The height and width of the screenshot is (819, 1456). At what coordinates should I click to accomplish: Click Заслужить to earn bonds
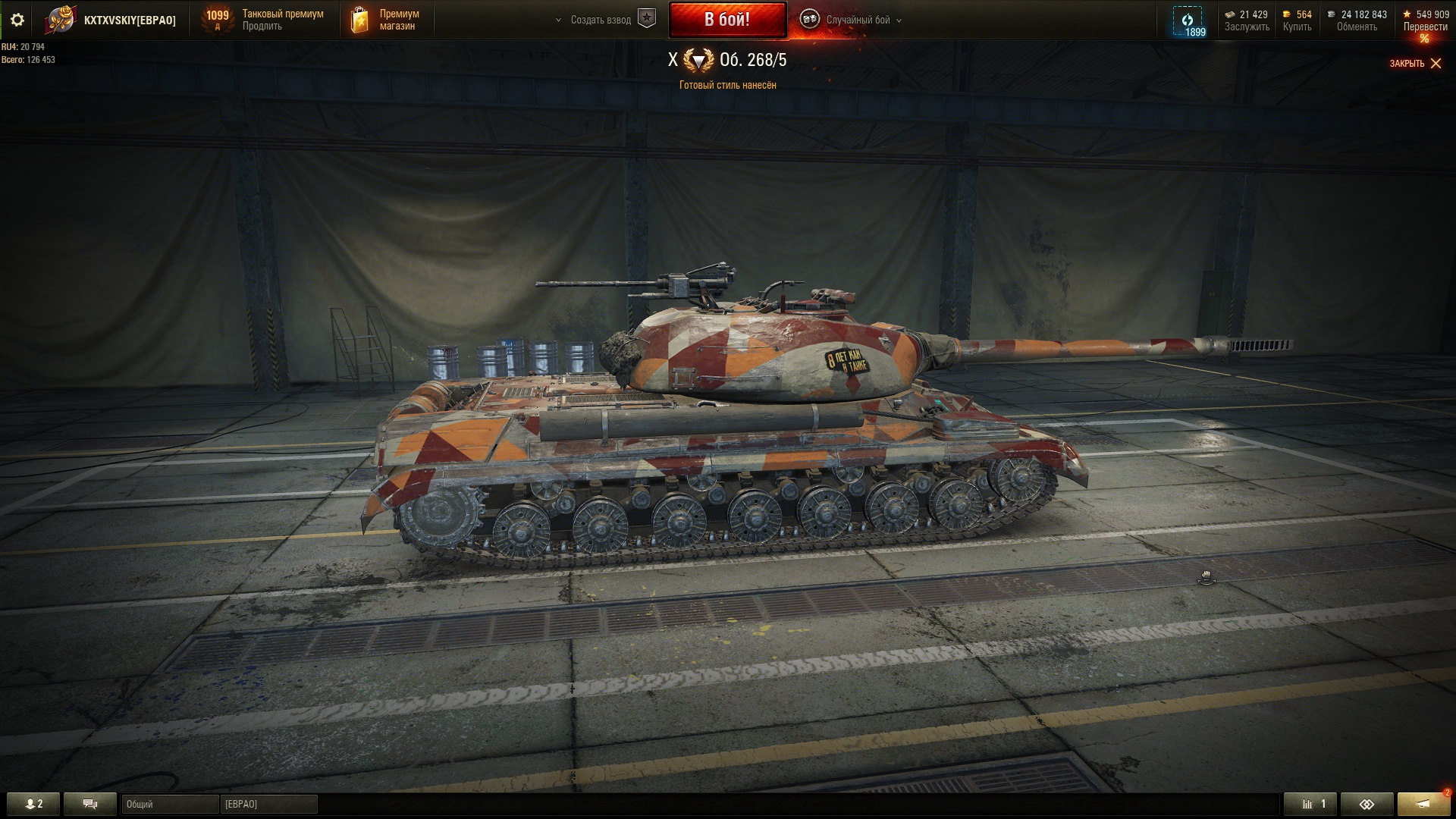coord(1246,27)
